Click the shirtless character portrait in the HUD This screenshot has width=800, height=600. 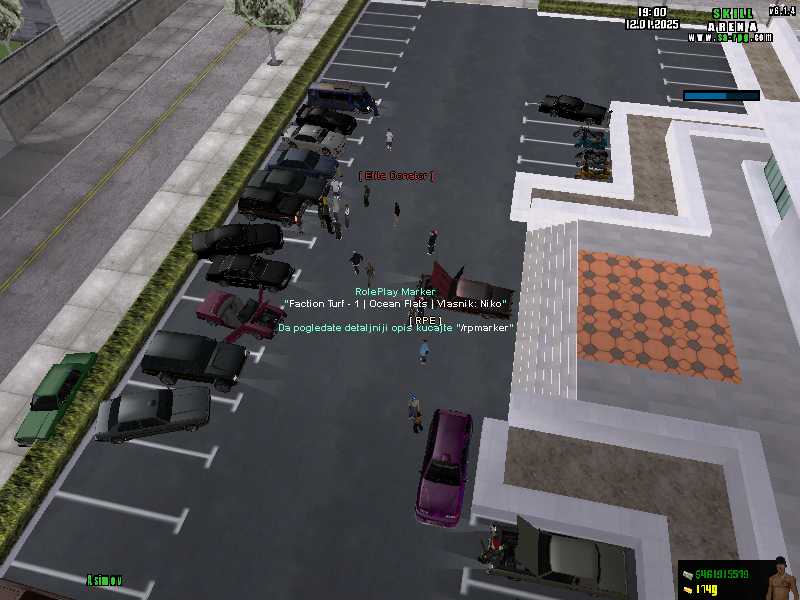tap(777, 579)
